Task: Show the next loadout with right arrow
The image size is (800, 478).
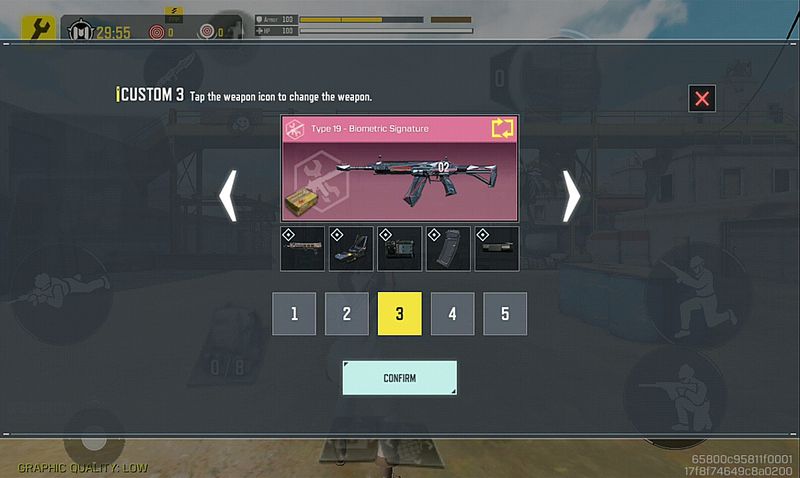Action: pyautogui.click(x=571, y=195)
